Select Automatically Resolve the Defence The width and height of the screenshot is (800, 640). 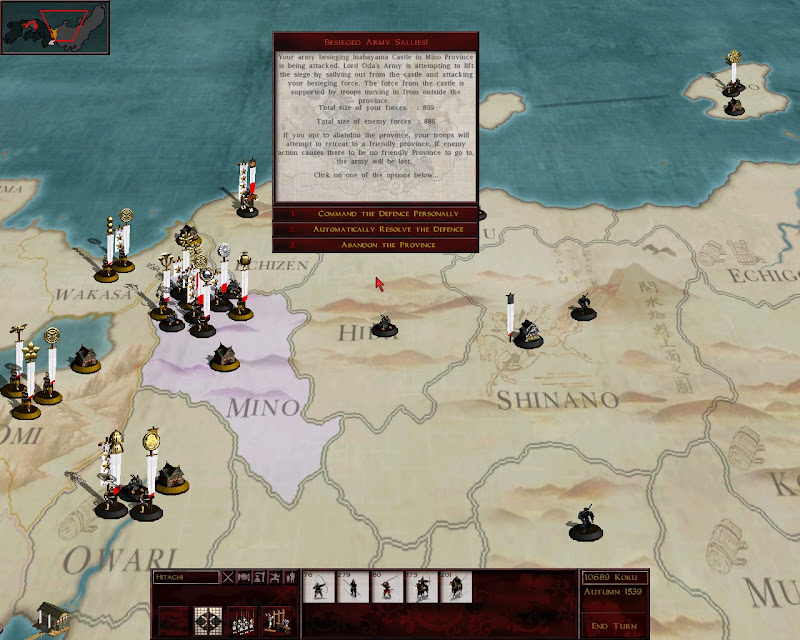(375, 229)
